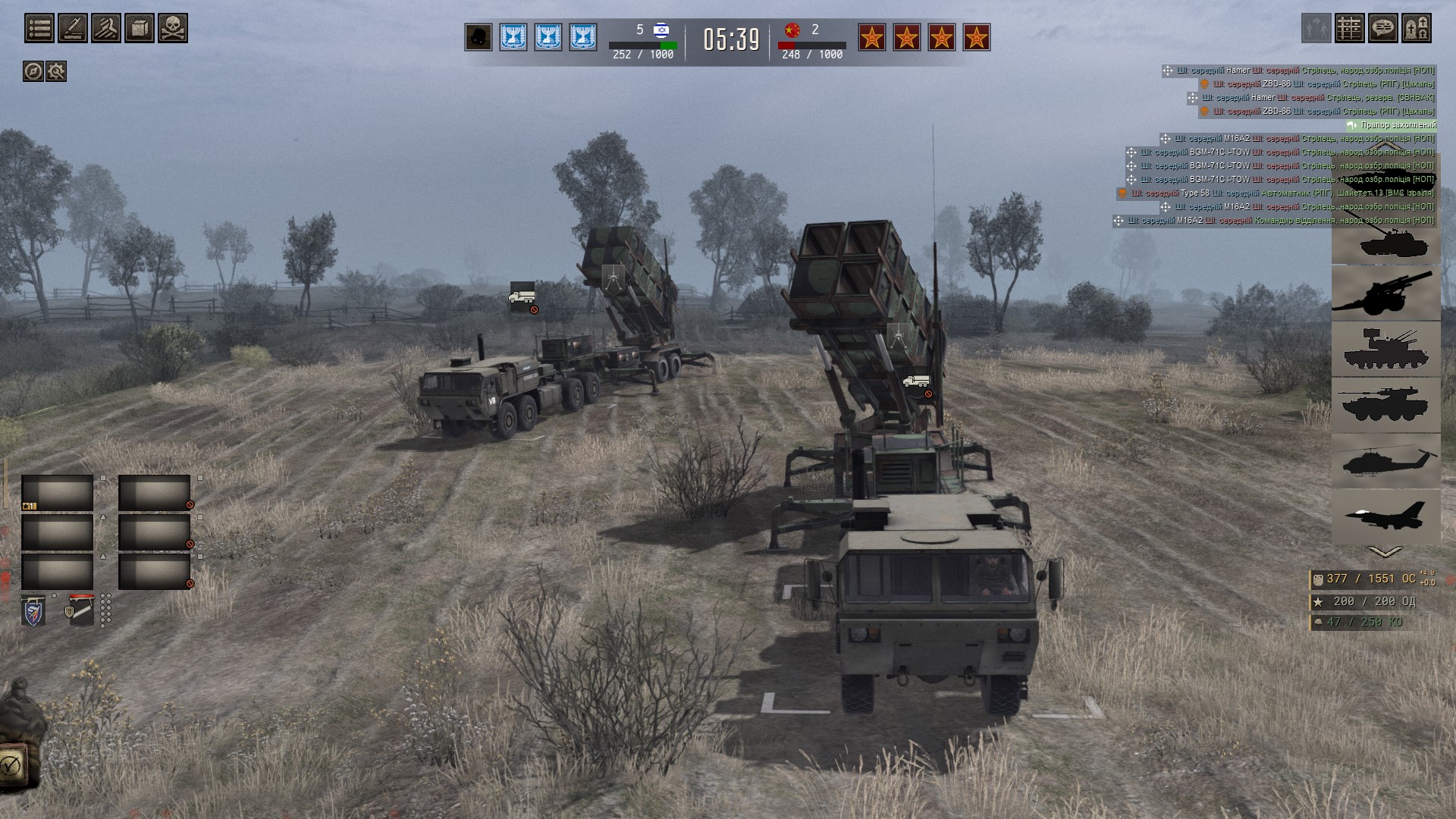Image resolution: width=1456 pixels, height=819 pixels.
Task: Click the skull and crossbones button
Action: 173,29
